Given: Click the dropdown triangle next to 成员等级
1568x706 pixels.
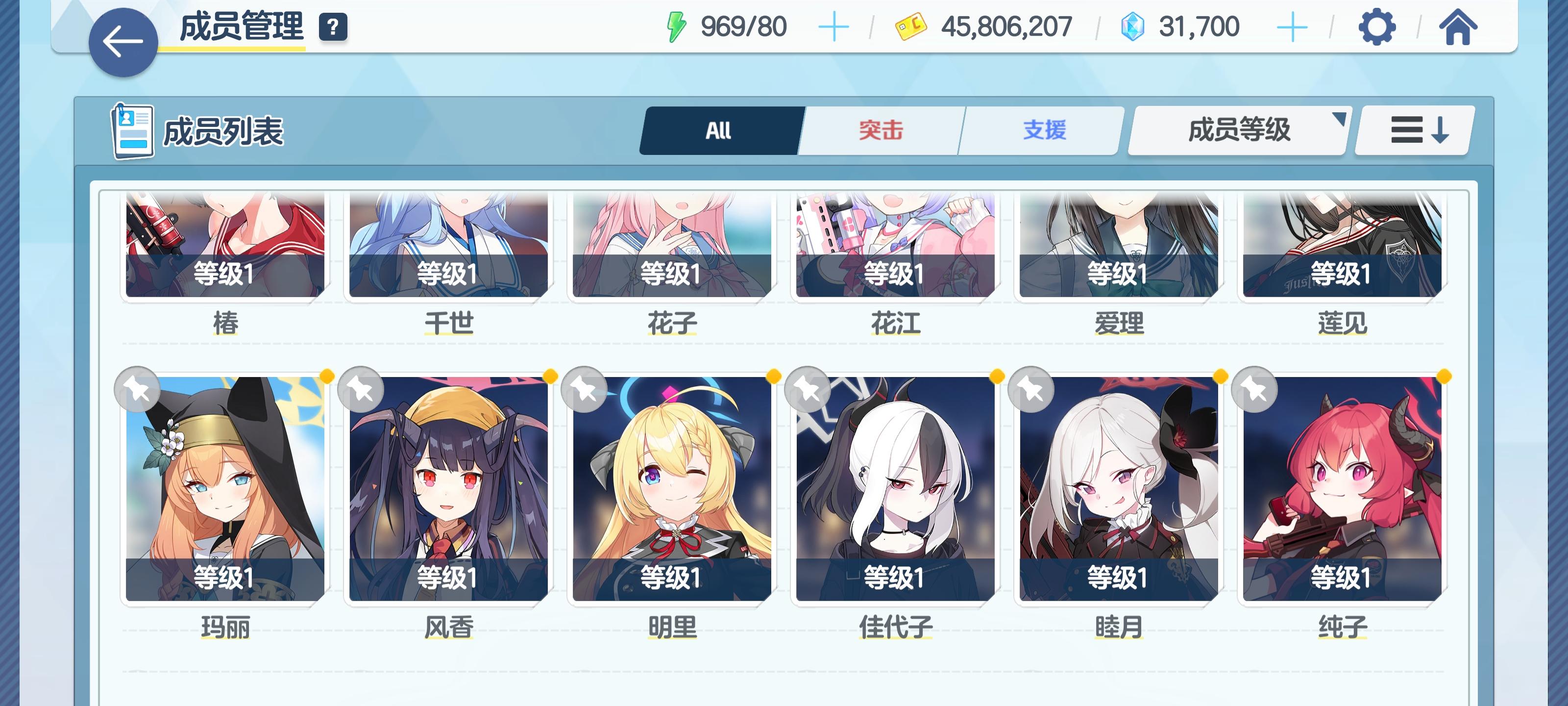Looking at the screenshot, I should [x=1340, y=121].
